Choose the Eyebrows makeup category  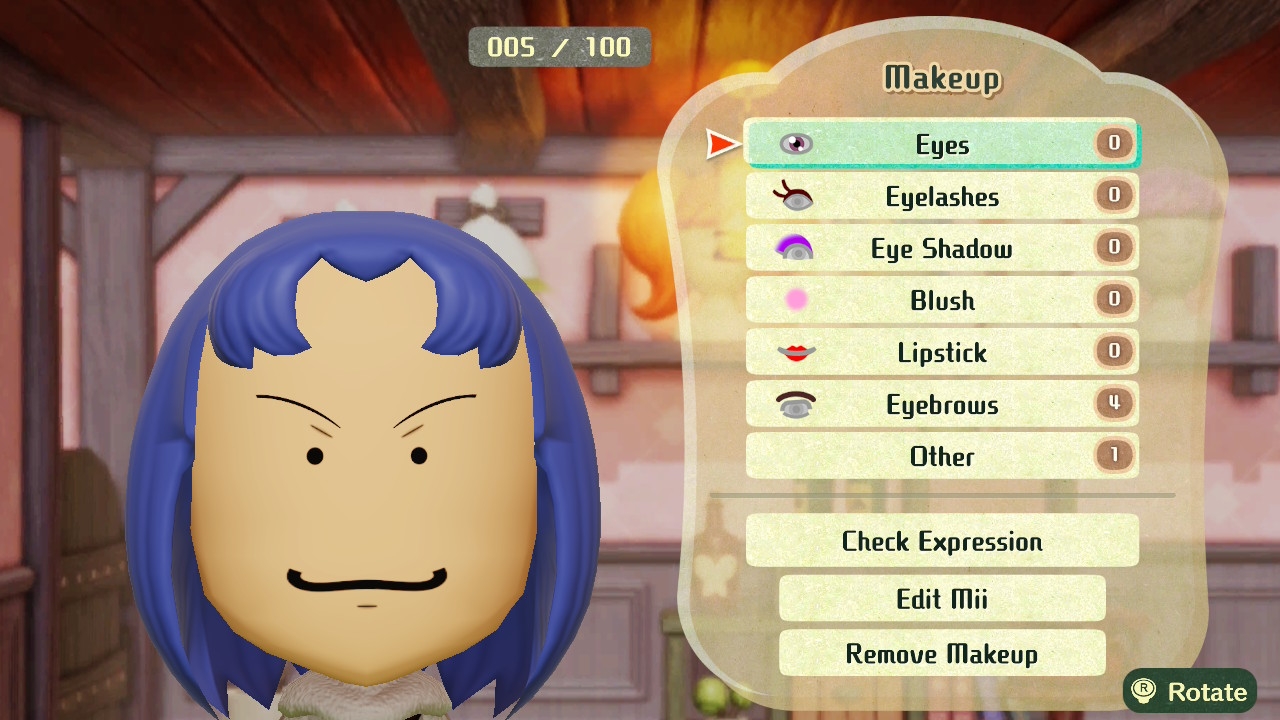pyautogui.click(x=941, y=405)
